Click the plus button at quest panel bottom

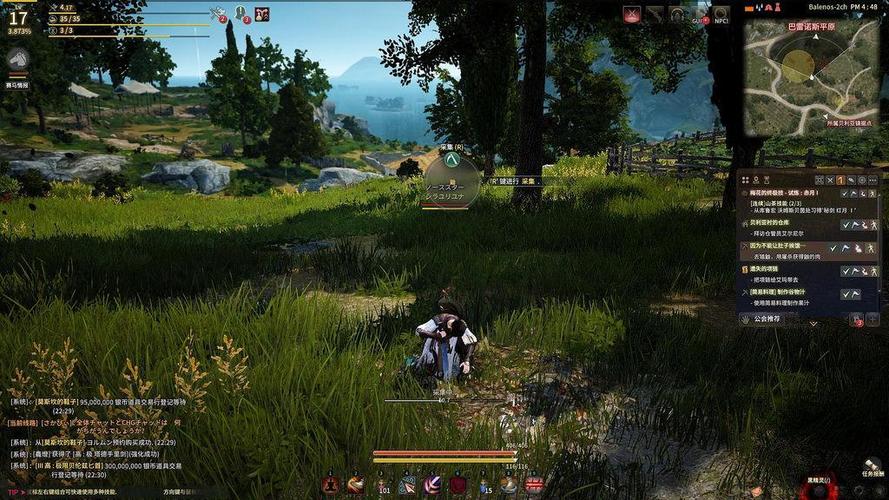[872, 319]
